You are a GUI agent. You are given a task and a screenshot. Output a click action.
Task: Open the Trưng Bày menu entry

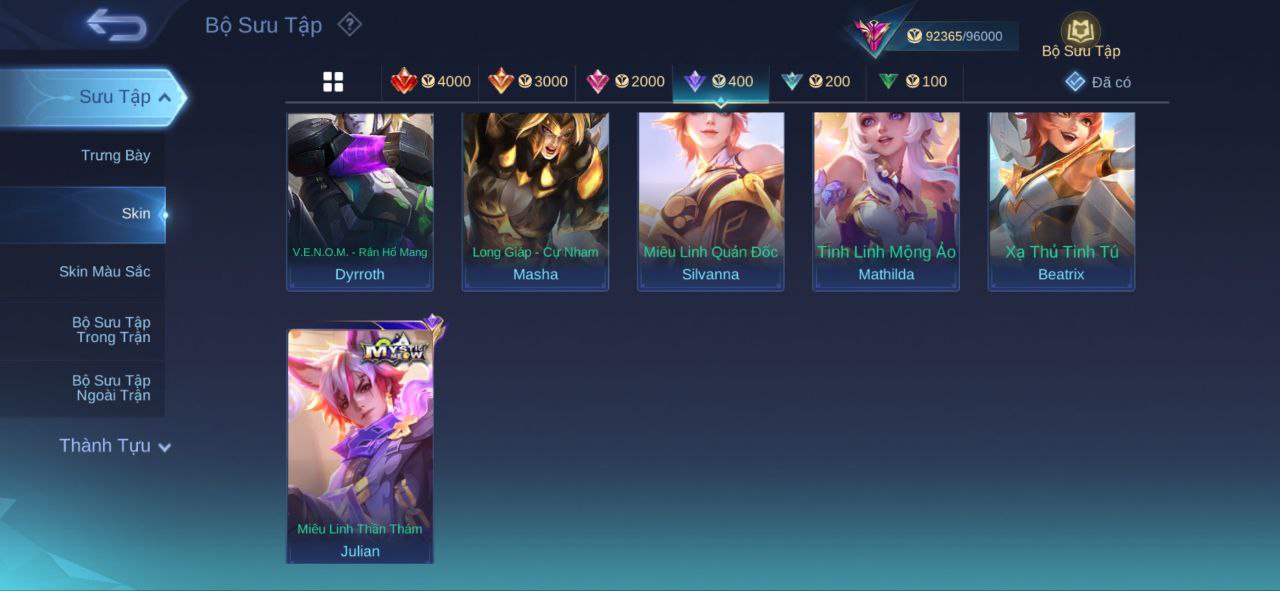(115, 155)
